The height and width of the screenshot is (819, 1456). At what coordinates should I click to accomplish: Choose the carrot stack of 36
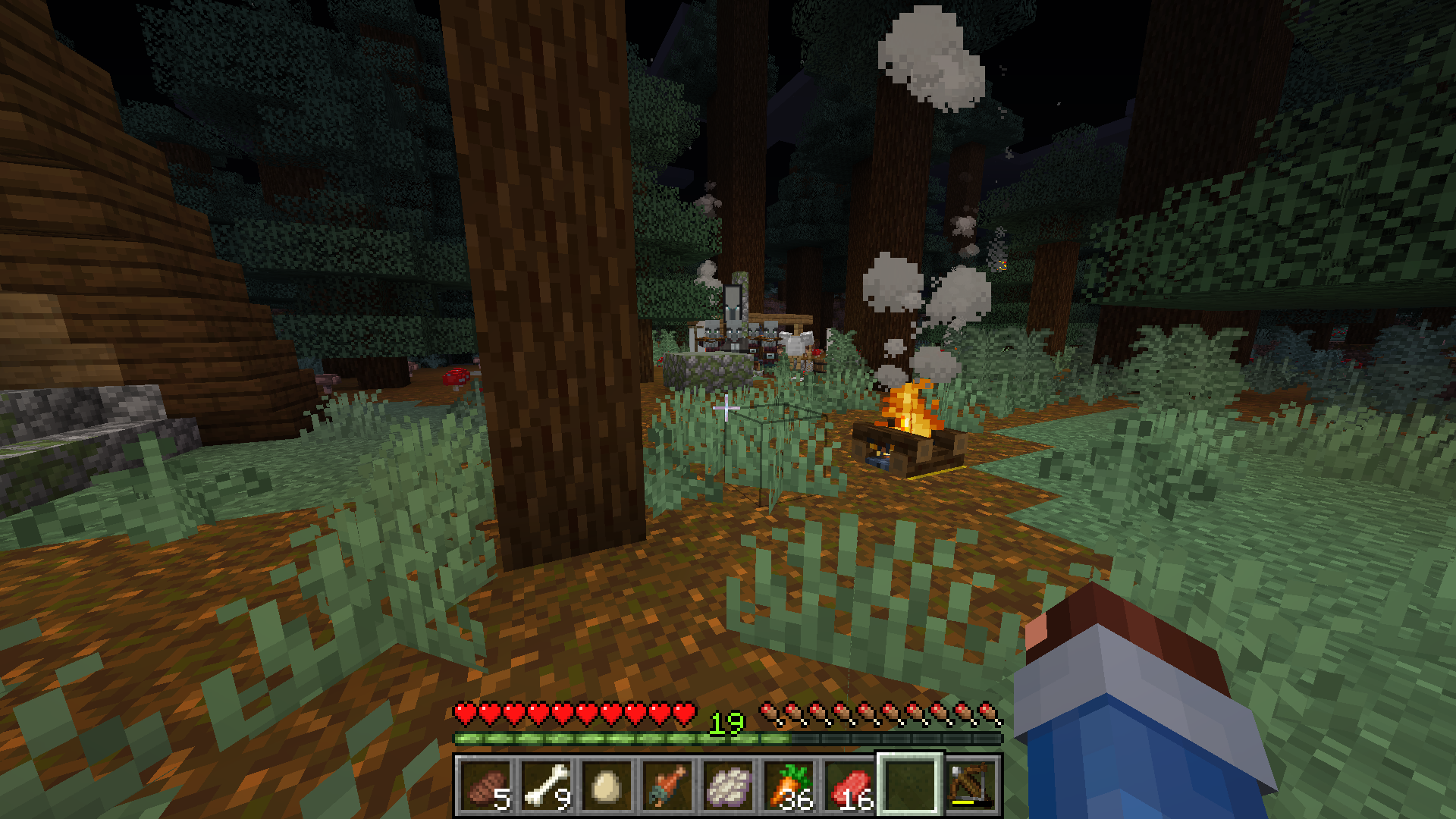point(789,786)
